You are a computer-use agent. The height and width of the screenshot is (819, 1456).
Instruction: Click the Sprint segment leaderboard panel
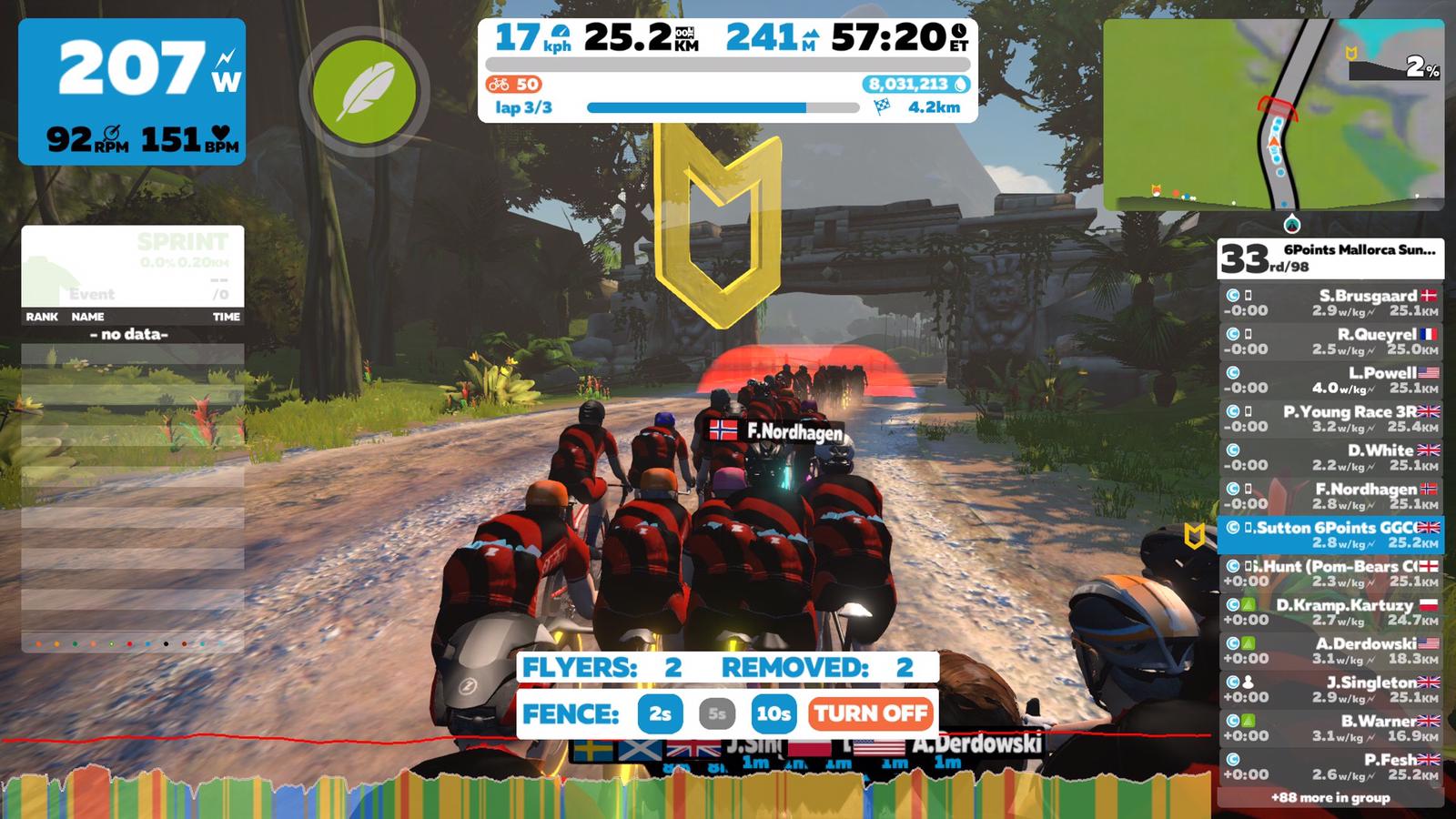click(x=133, y=268)
